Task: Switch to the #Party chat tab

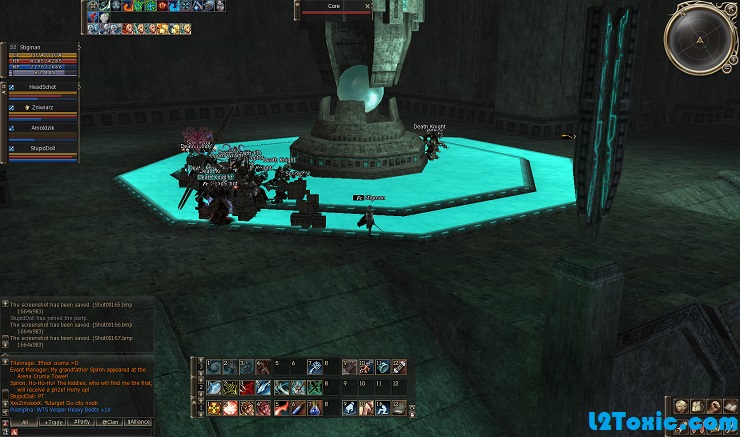Action: 83,423
